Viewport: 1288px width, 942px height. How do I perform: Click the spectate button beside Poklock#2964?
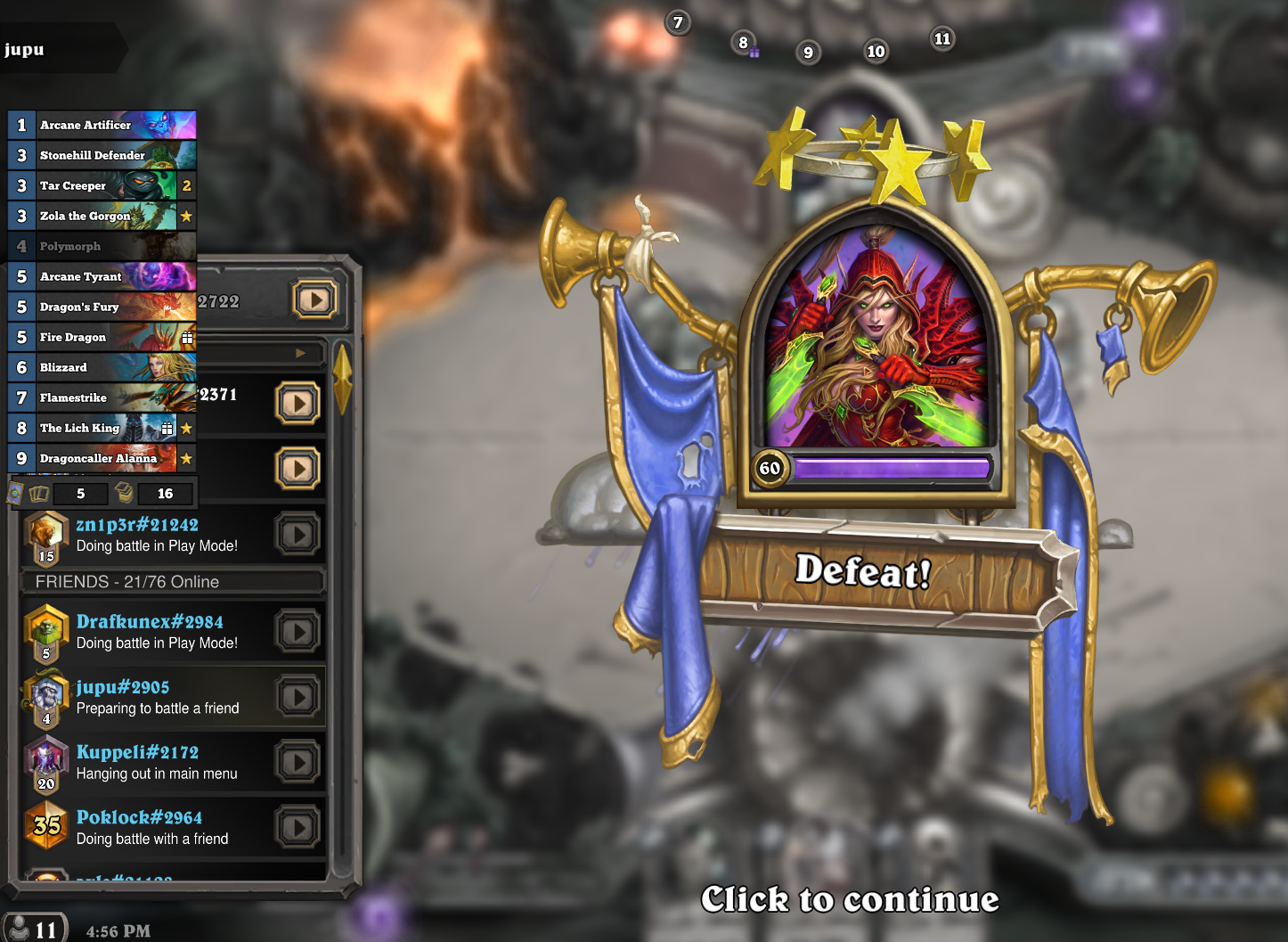pos(298,828)
